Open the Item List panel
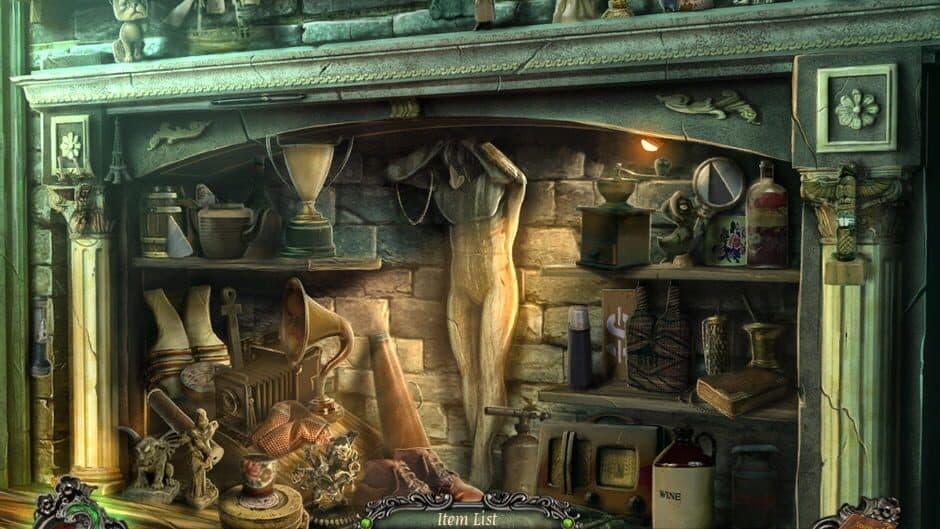Image resolution: width=940 pixels, height=529 pixels. 467,518
